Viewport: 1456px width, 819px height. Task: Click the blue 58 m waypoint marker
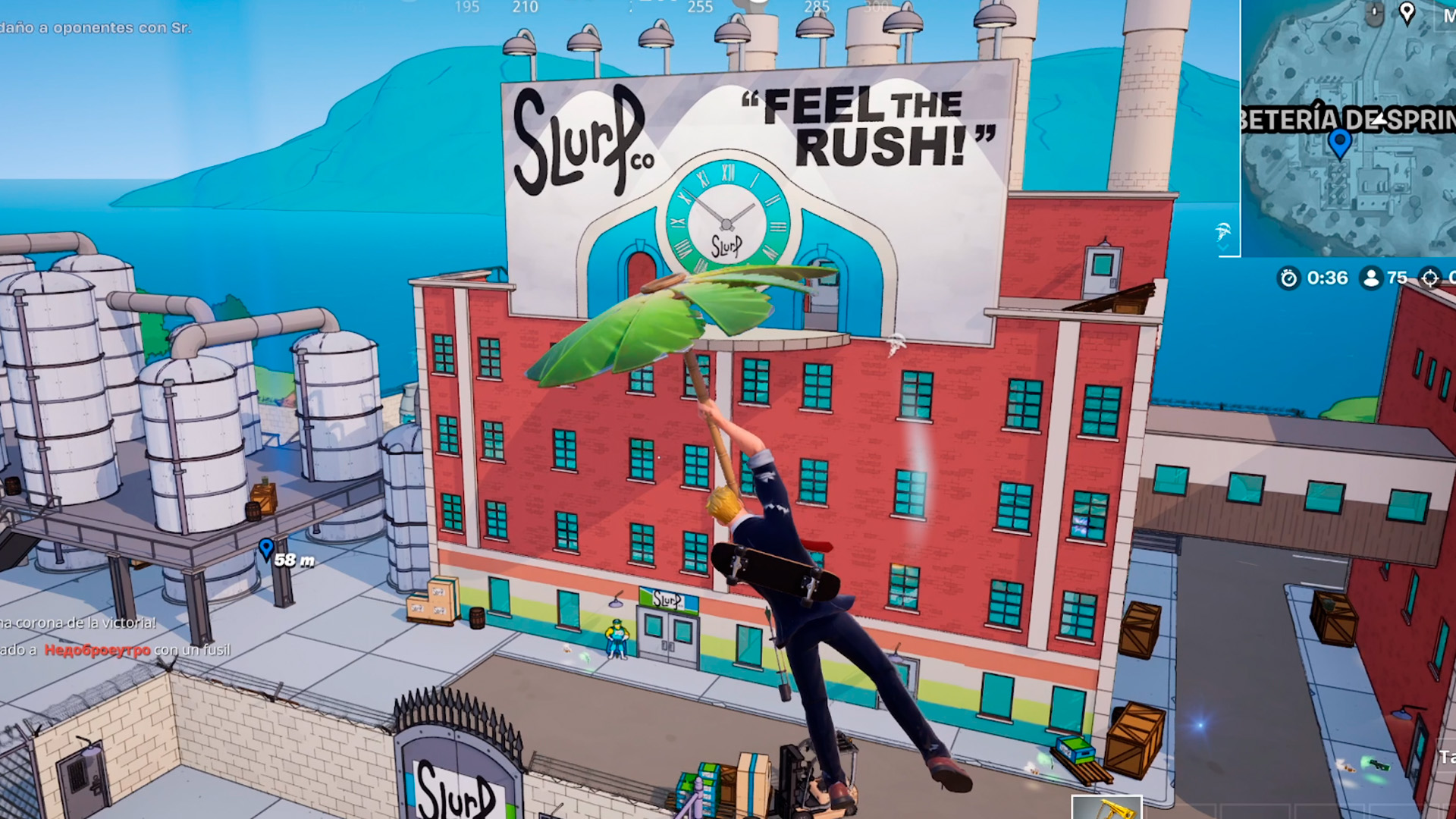tap(266, 548)
